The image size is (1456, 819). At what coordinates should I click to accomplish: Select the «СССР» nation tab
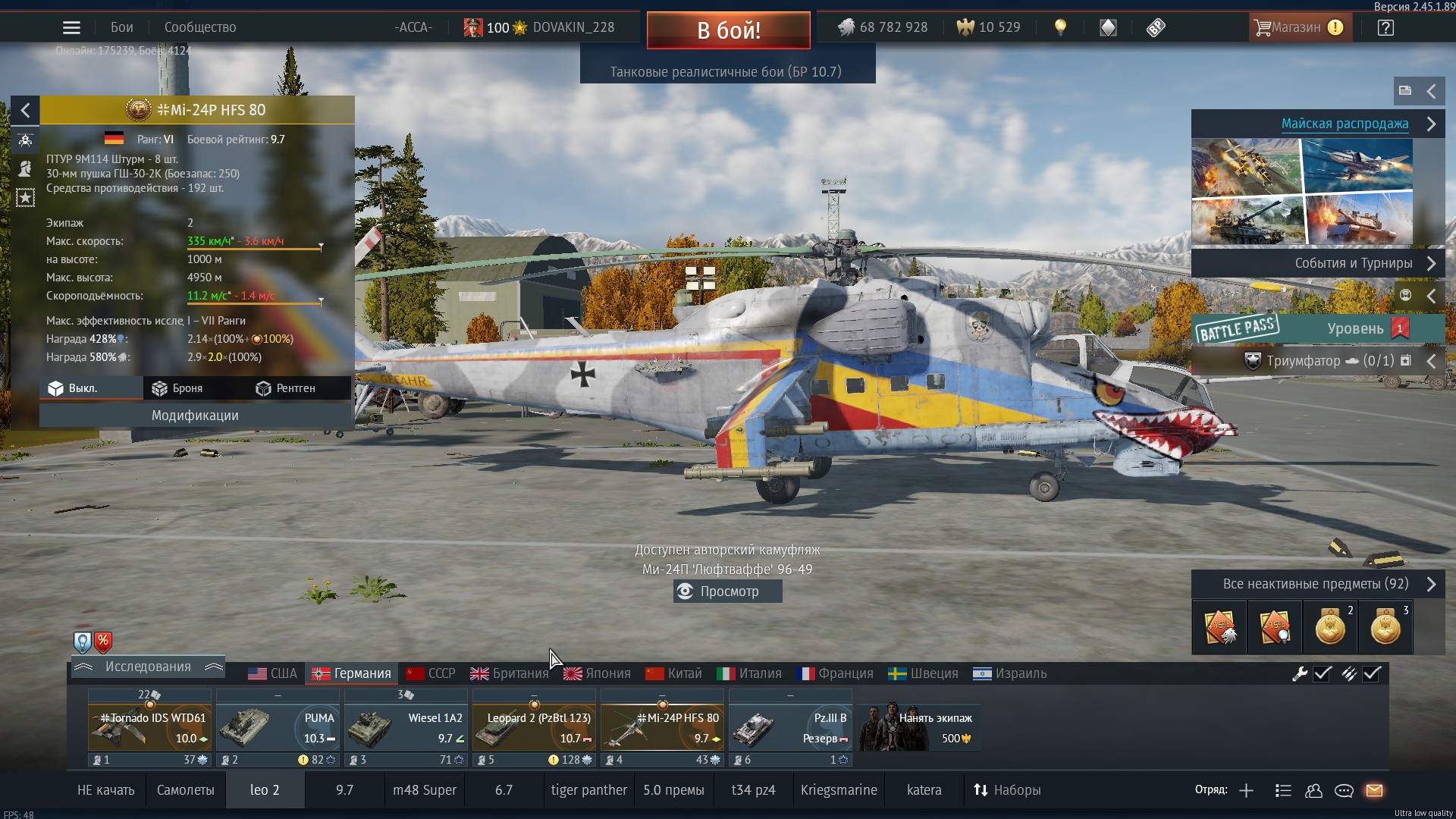click(431, 673)
